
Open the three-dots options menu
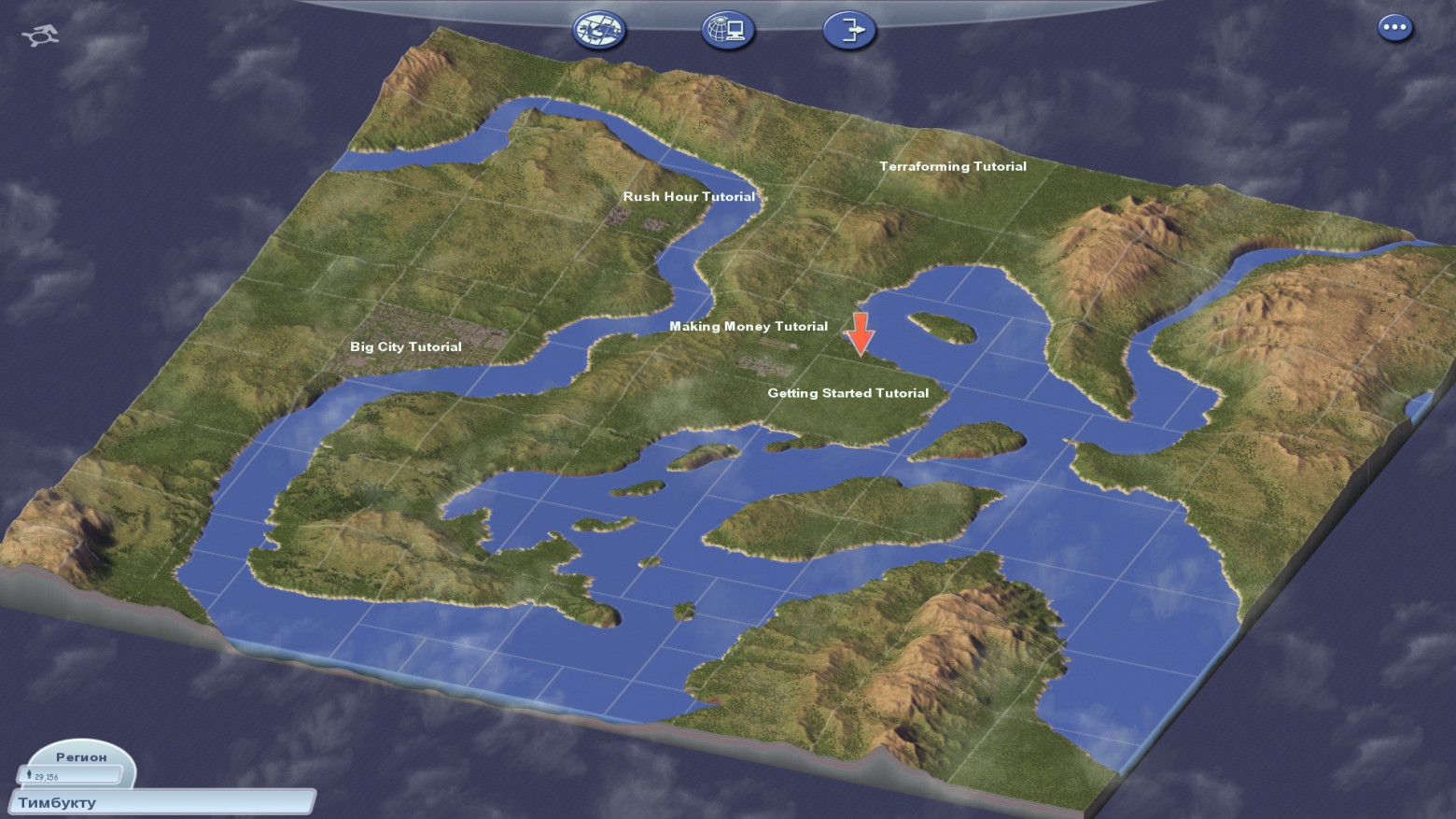point(1394,27)
